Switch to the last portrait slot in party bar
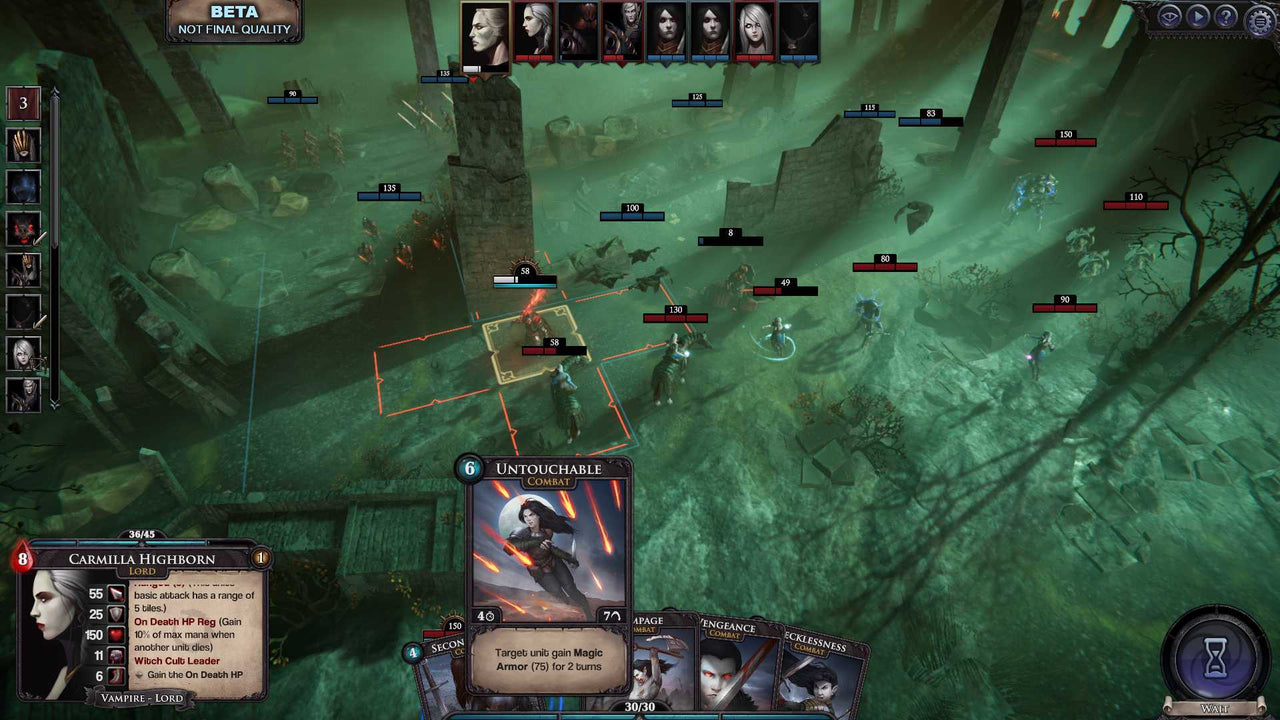Screen dimensions: 1280x720 point(798,30)
